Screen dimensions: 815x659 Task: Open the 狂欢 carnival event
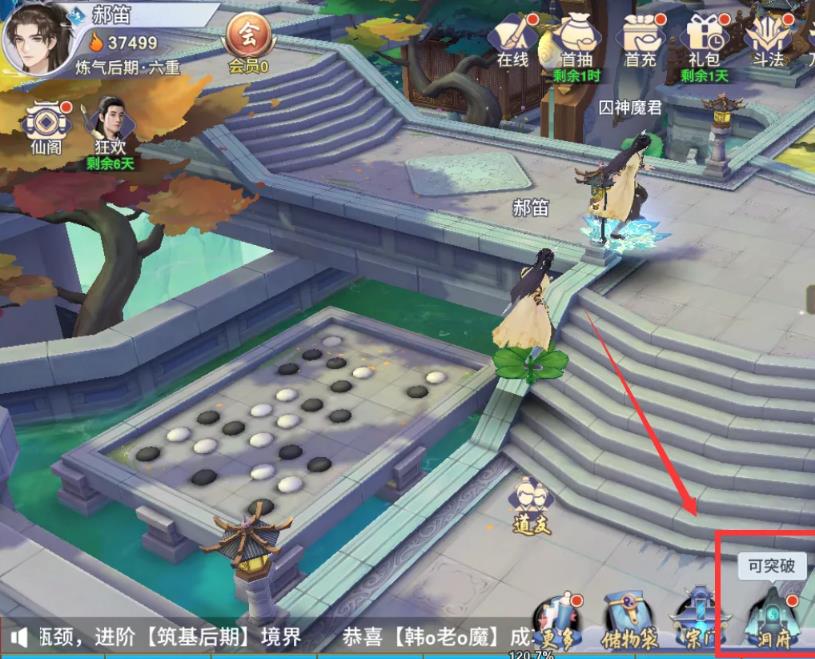pyautogui.click(x=109, y=126)
